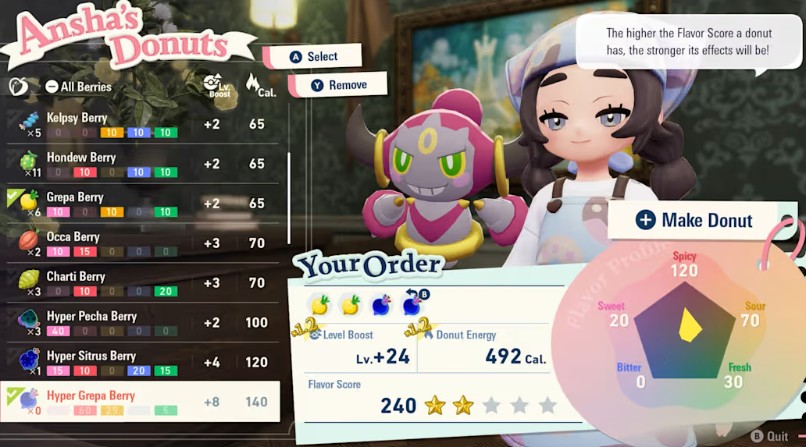Pick the Grepa Berry from the list
The height and width of the screenshot is (447, 806).
click(x=140, y=204)
